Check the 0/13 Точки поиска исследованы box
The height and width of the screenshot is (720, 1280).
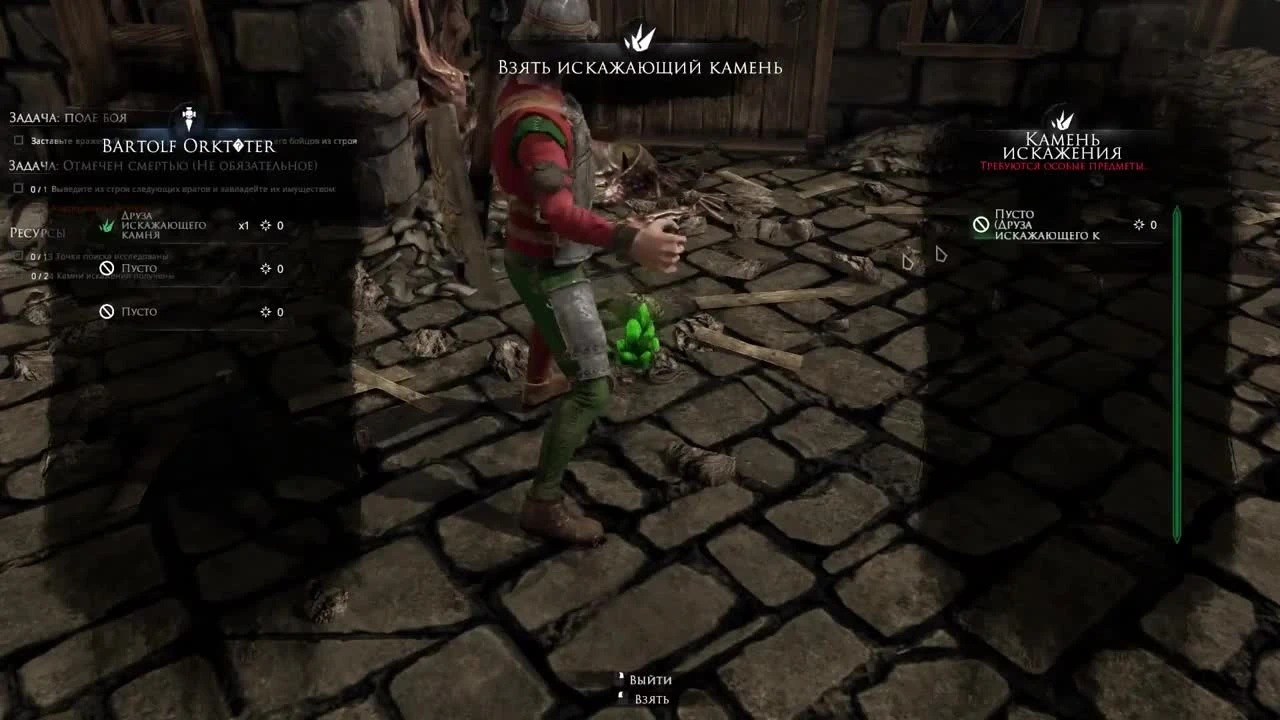click(17, 256)
